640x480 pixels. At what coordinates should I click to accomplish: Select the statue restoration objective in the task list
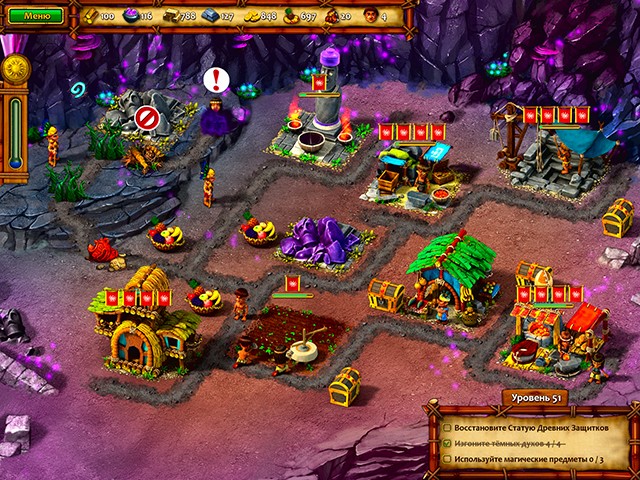[x=530, y=427]
